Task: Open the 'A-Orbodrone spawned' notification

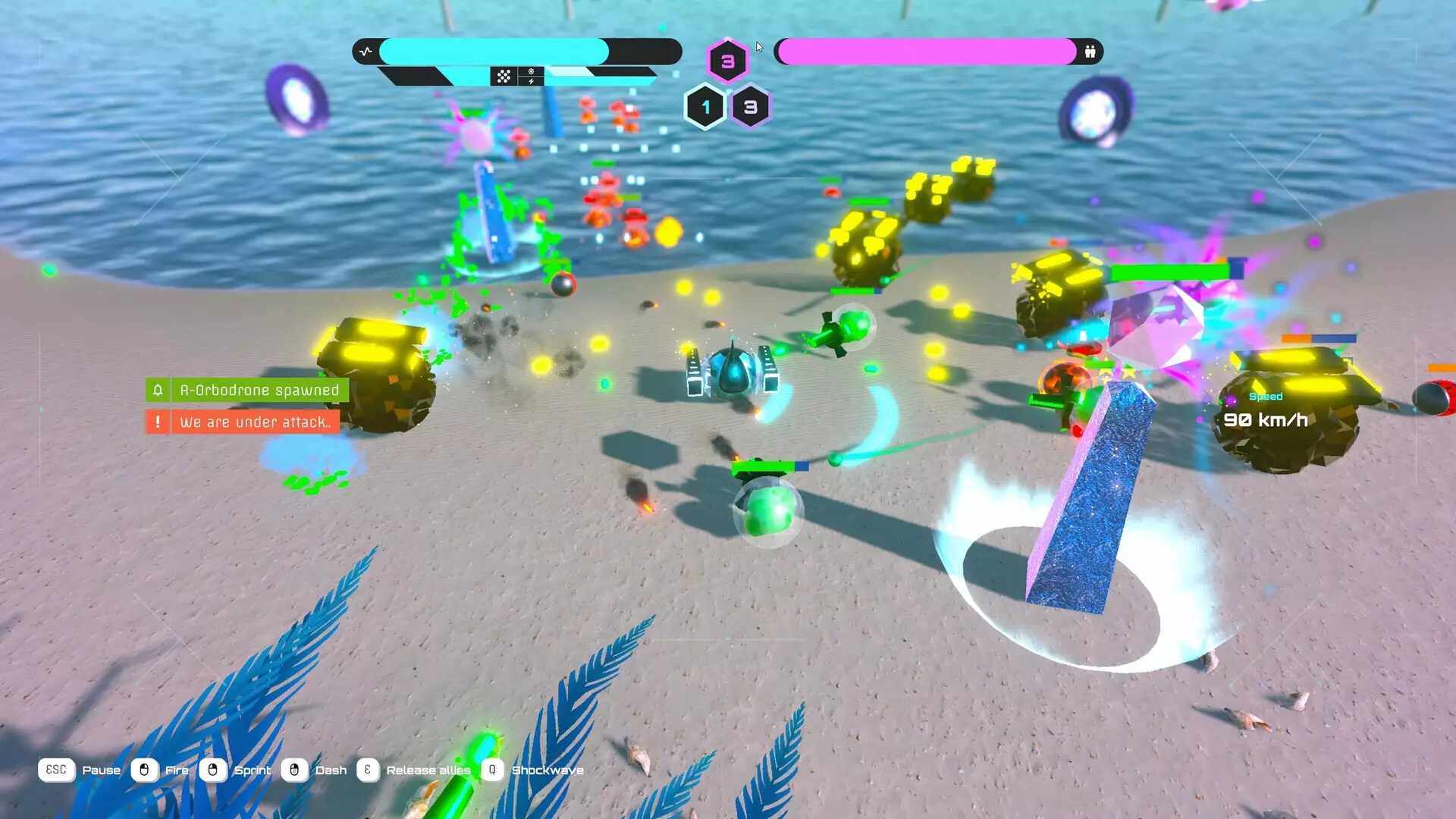Action: (247, 391)
